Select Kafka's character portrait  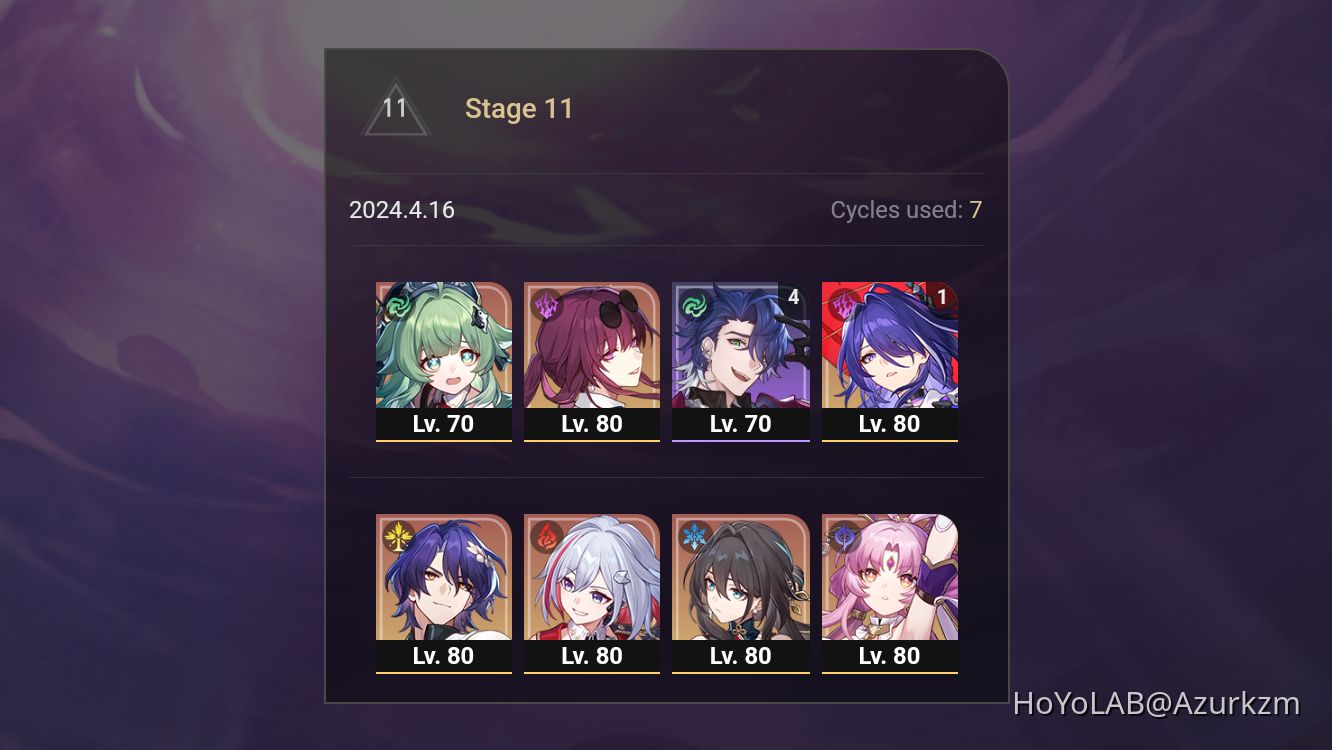(592, 350)
